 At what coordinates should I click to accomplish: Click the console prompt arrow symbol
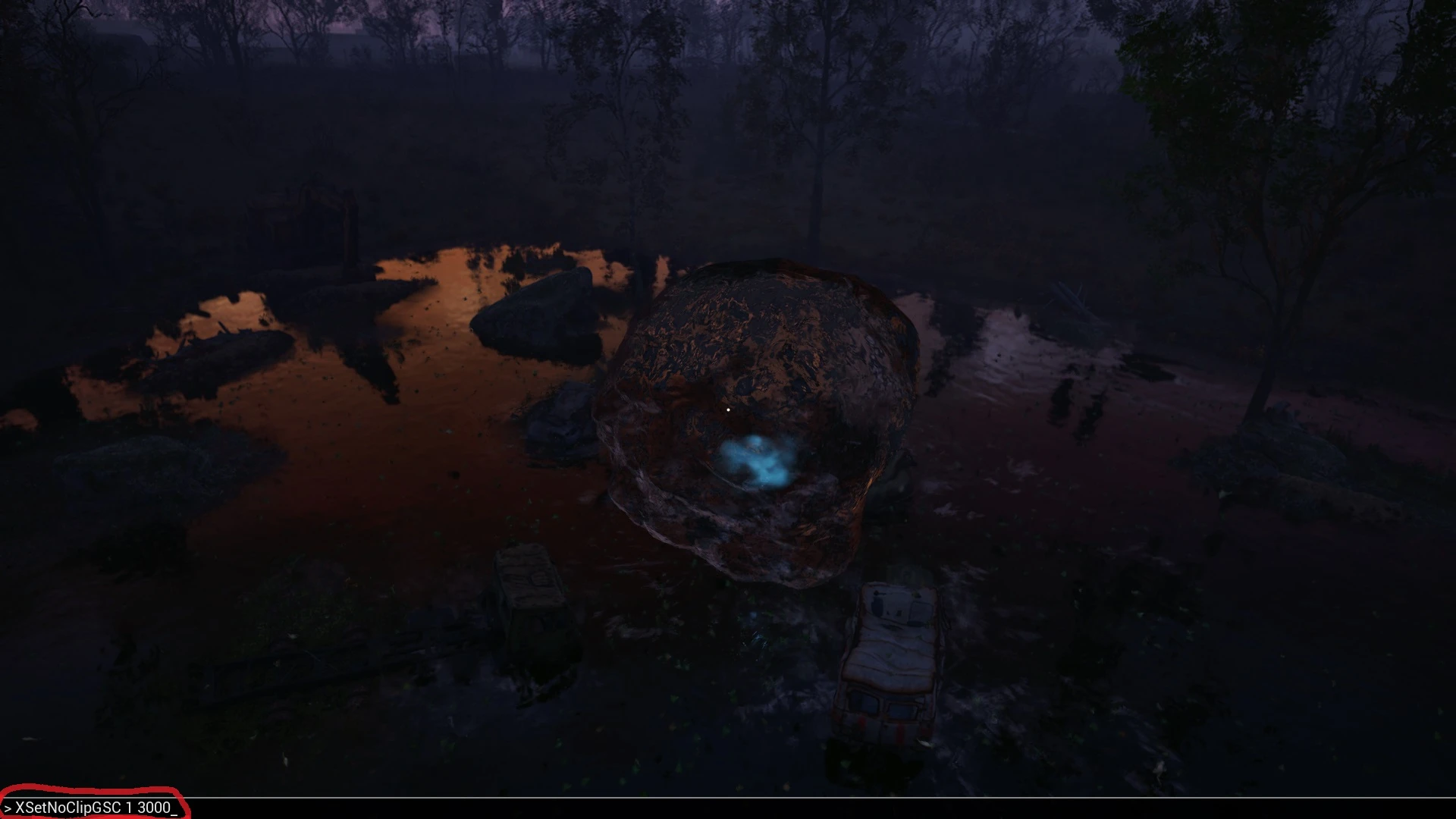click(8, 808)
